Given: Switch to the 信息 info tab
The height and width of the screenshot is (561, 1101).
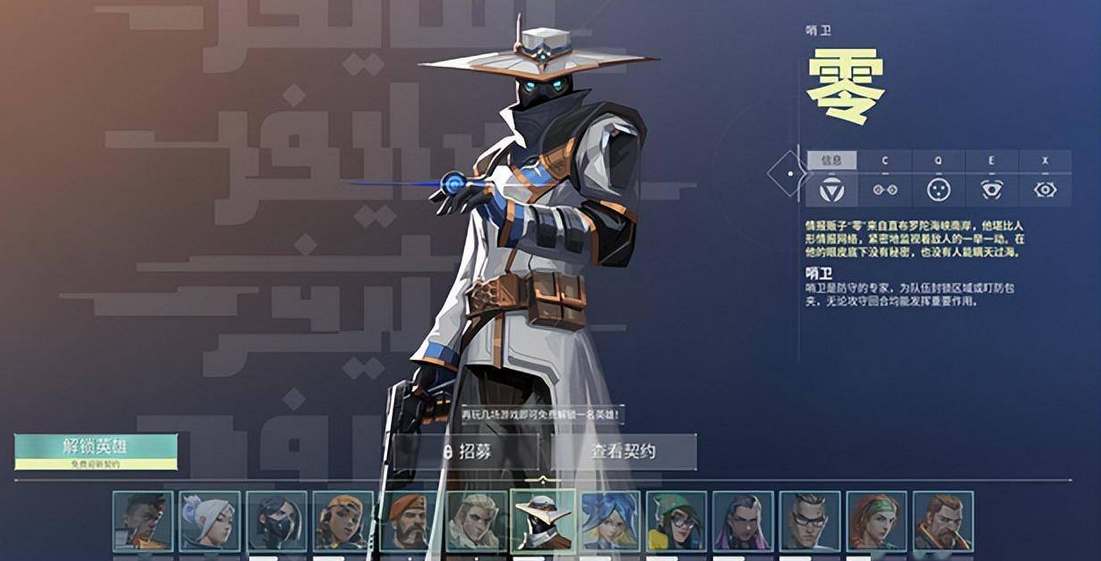Looking at the screenshot, I should coord(831,160).
